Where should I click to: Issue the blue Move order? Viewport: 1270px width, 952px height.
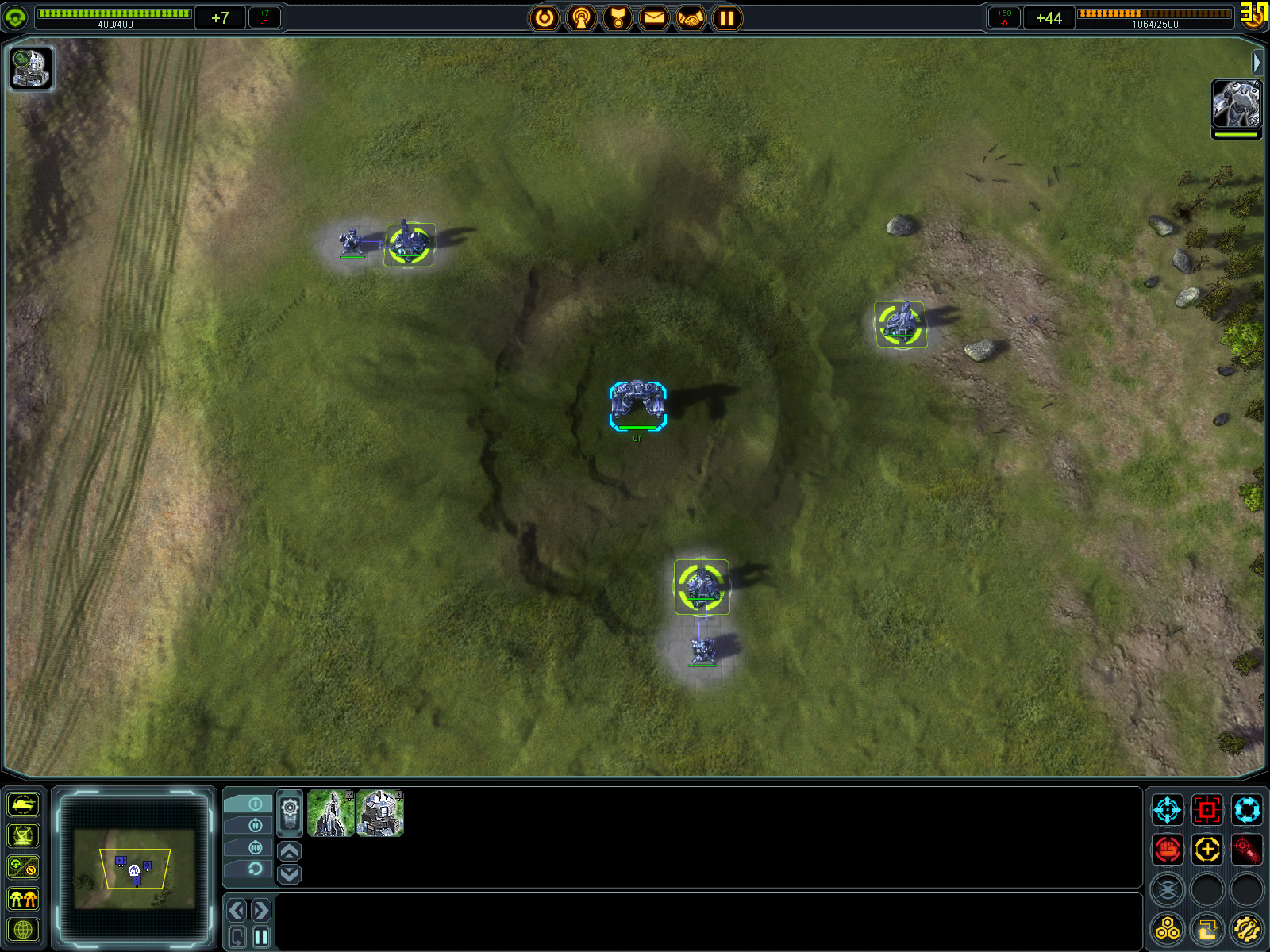[x=1168, y=810]
